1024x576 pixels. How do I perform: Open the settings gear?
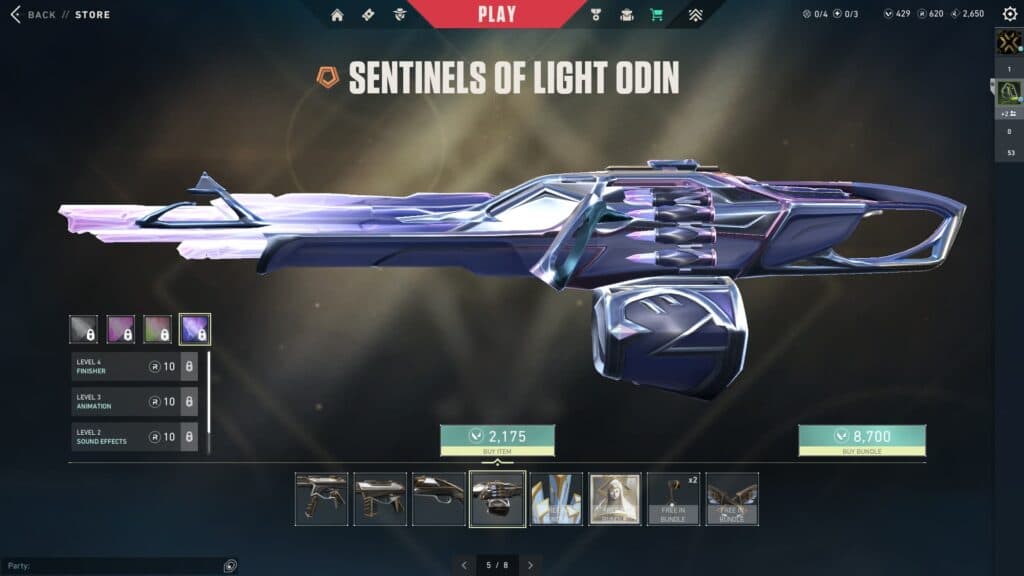(x=1007, y=15)
